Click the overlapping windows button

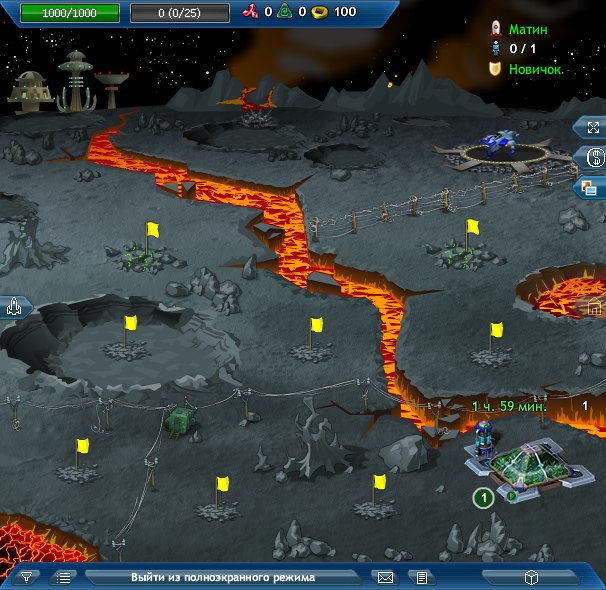click(591, 186)
